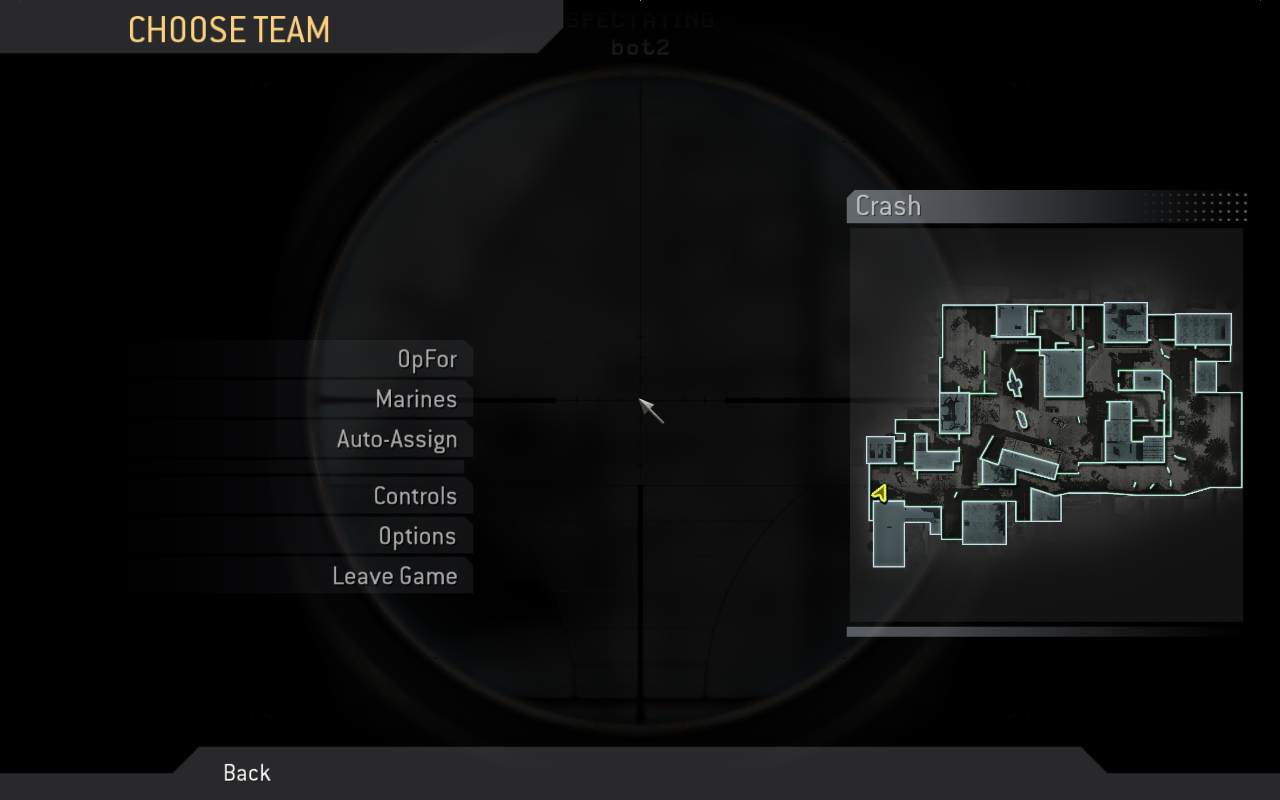Click the Crash map preview image
Screen dimensions: 1280x800
click(1045, 420)
